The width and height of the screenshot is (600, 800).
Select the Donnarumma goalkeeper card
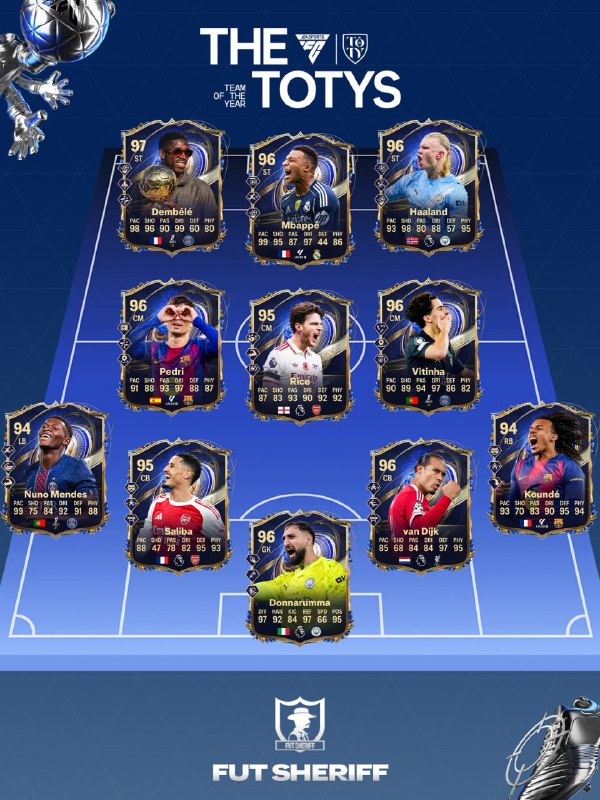click(300, 575)
